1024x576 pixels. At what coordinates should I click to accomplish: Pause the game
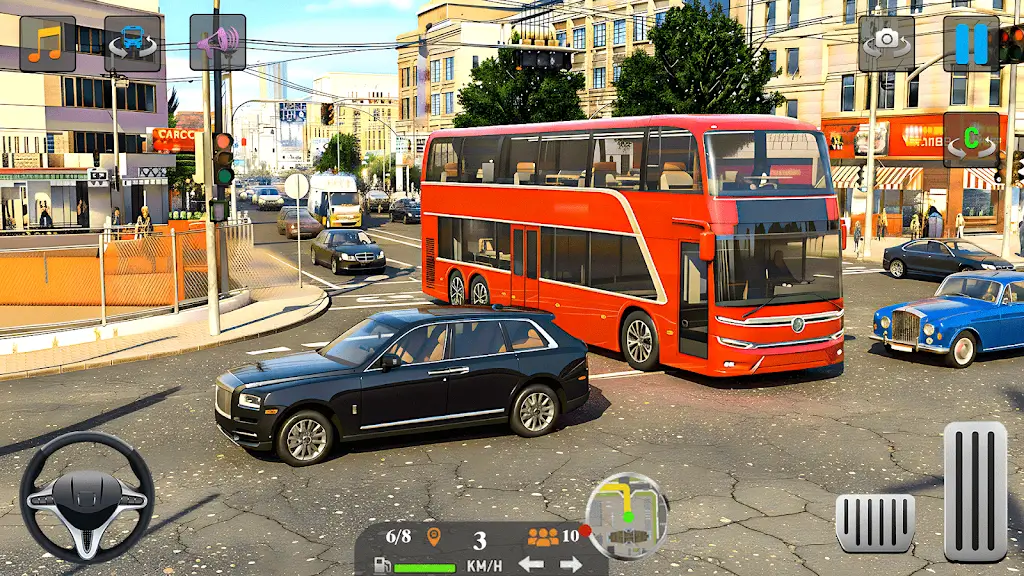point(970,43)
